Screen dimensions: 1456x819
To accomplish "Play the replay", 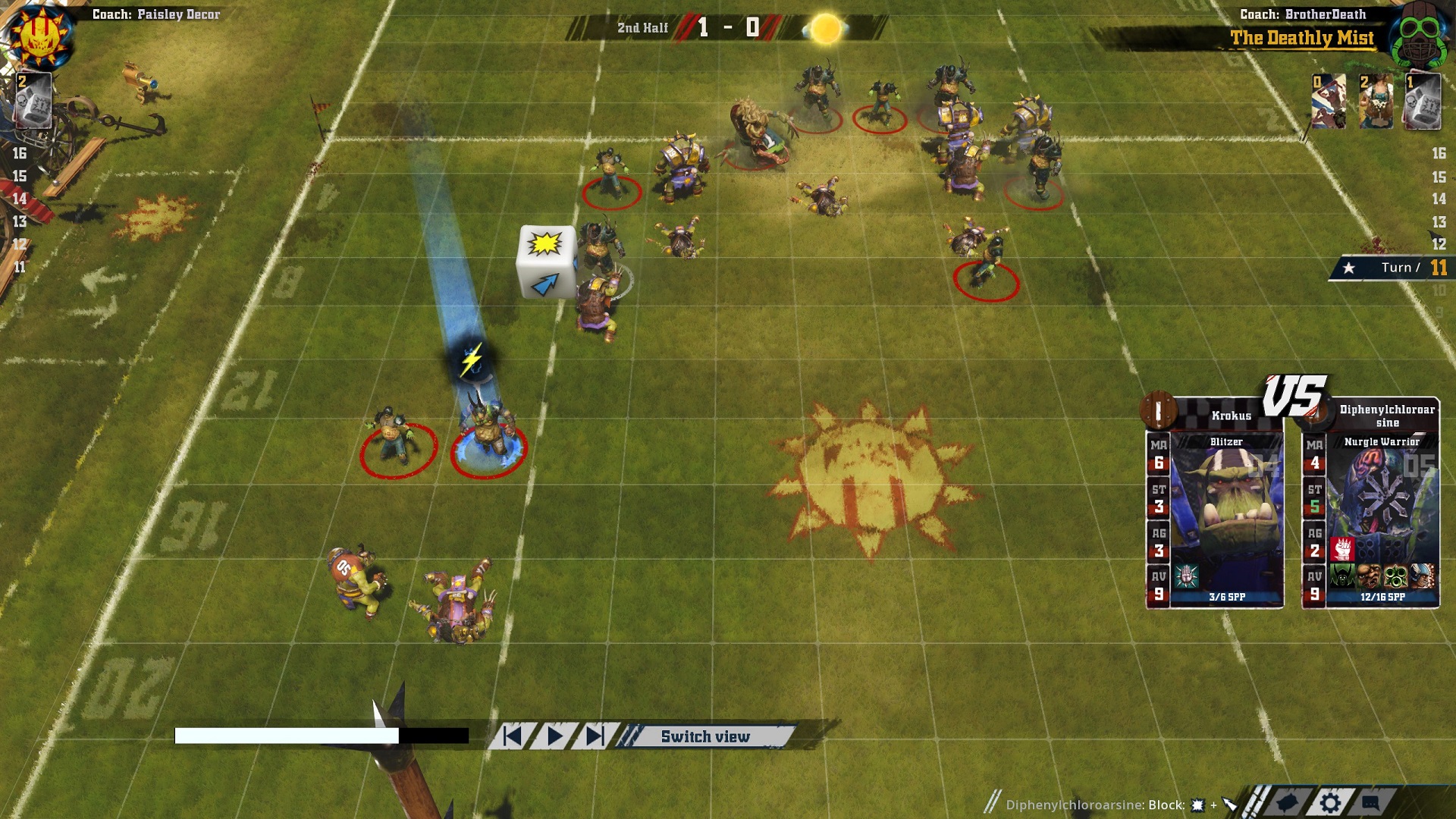I will pyautogui.click(x=555, y=736).
